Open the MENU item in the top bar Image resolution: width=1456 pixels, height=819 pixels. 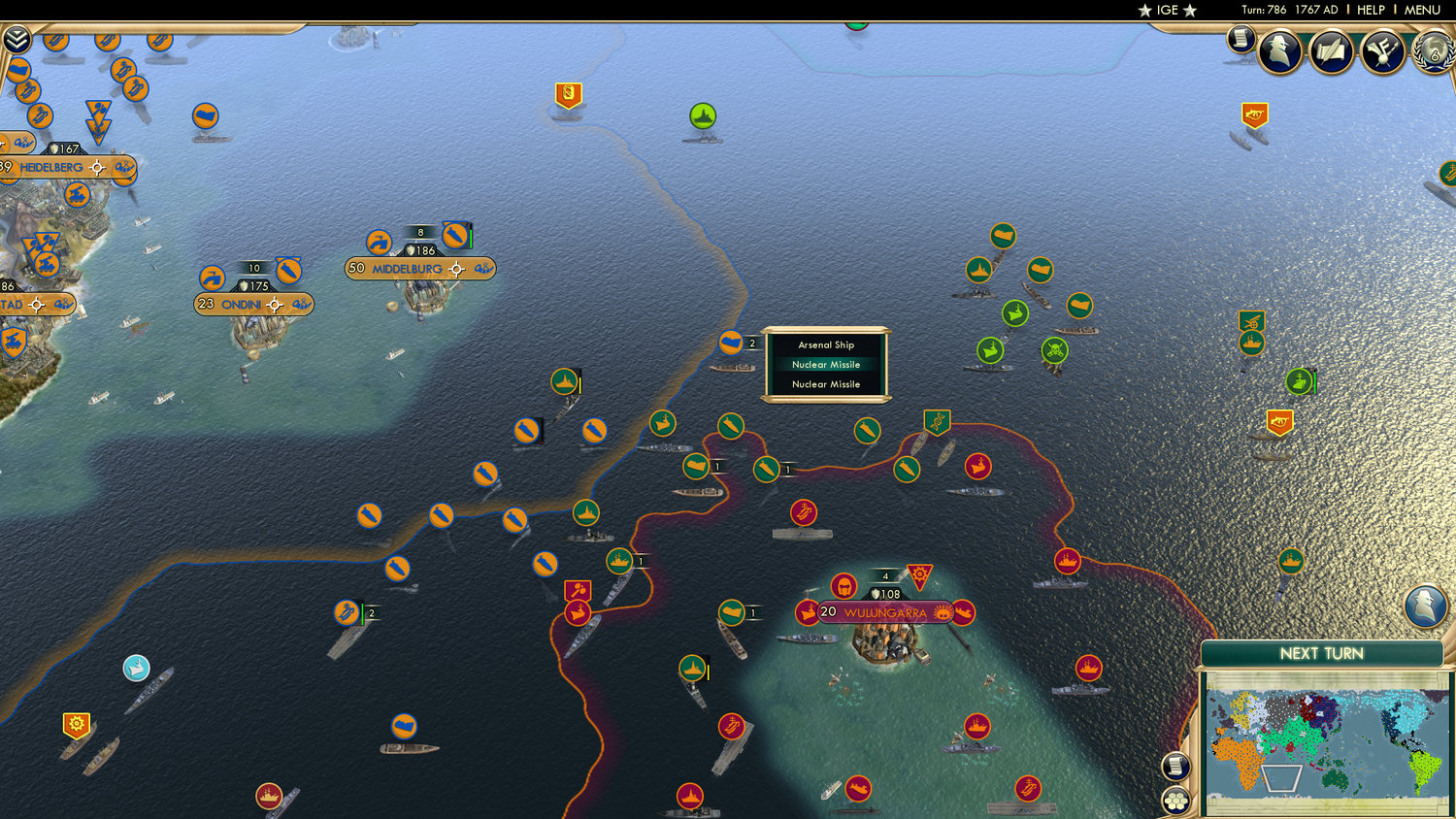pyautogui.click(x=1420, y=10)
